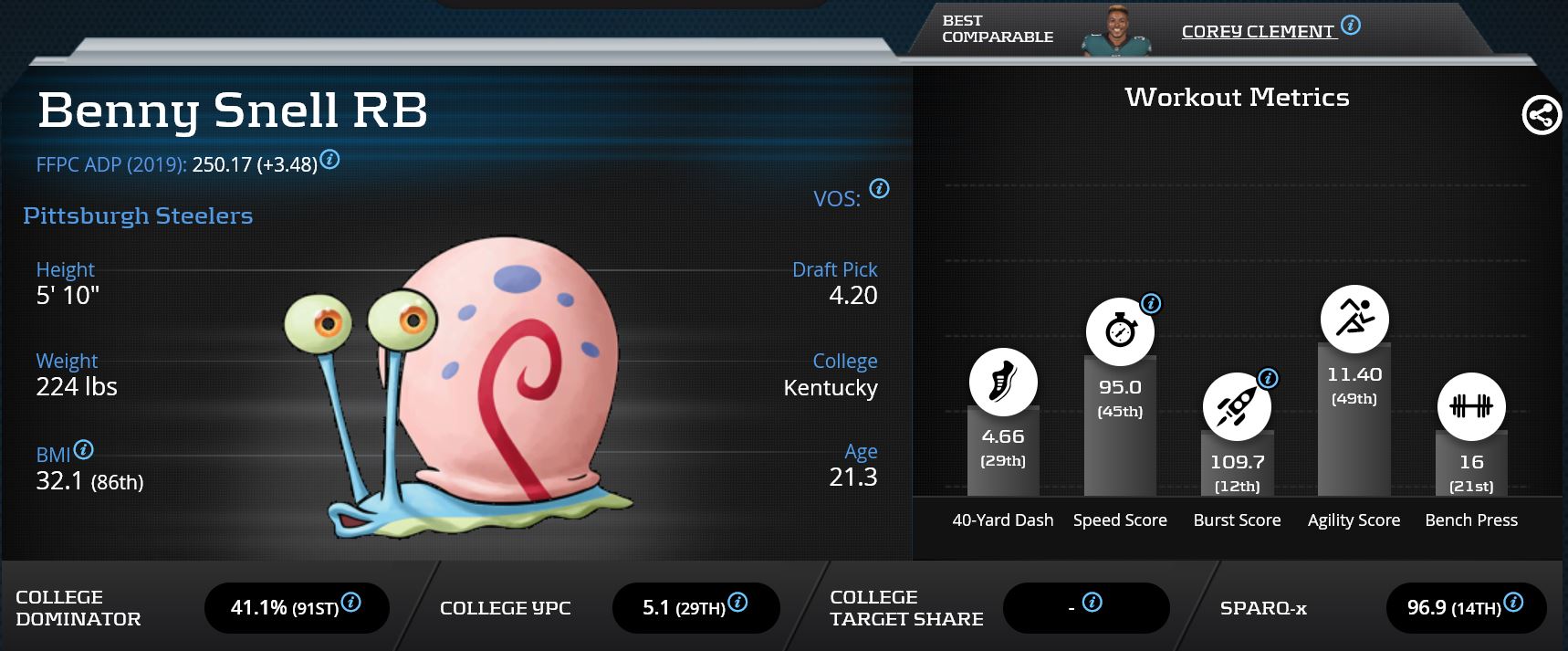Click the share icon button

(1541, 116)
